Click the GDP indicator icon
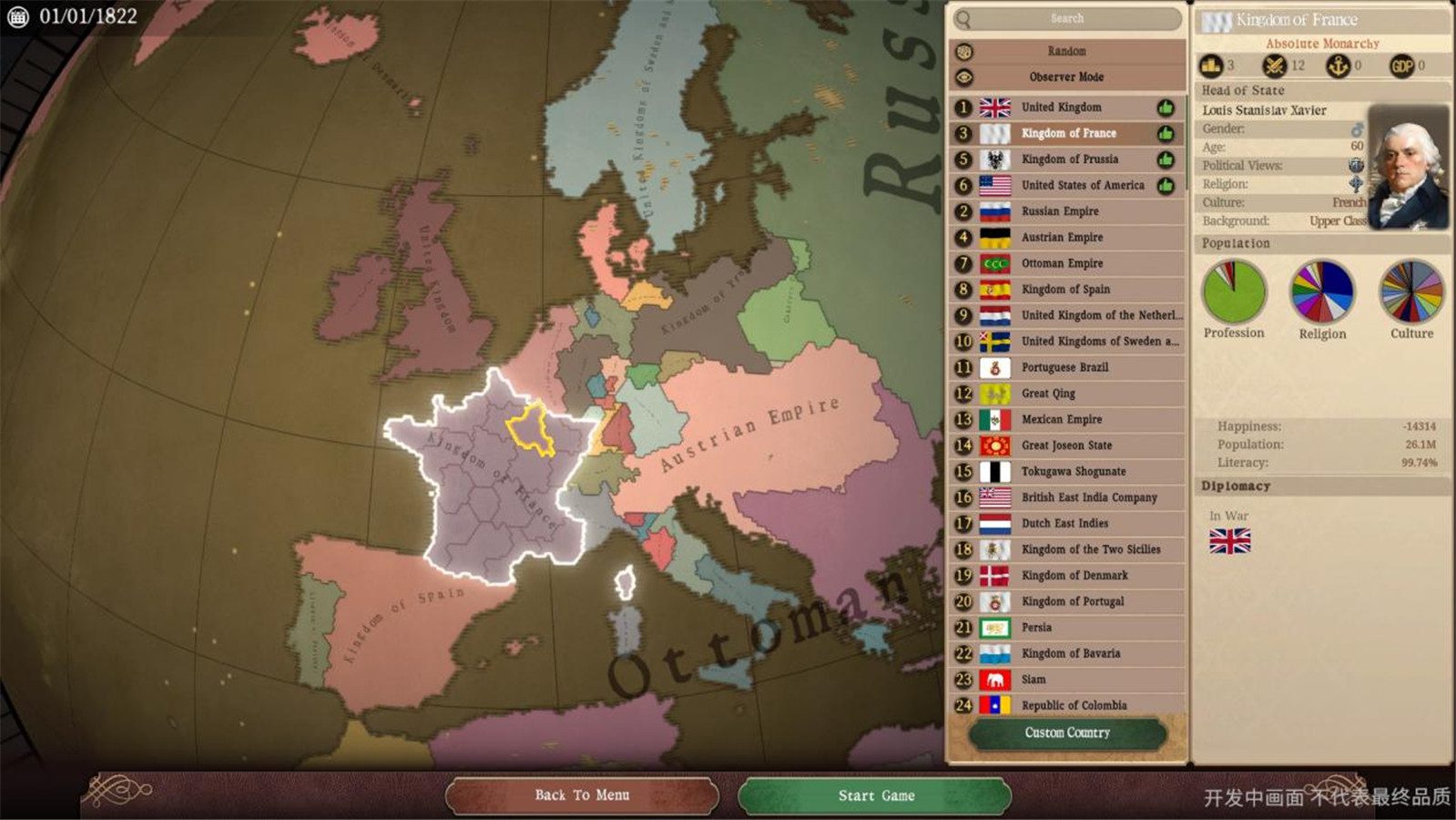The image size is (1456, 820). 1400,65
